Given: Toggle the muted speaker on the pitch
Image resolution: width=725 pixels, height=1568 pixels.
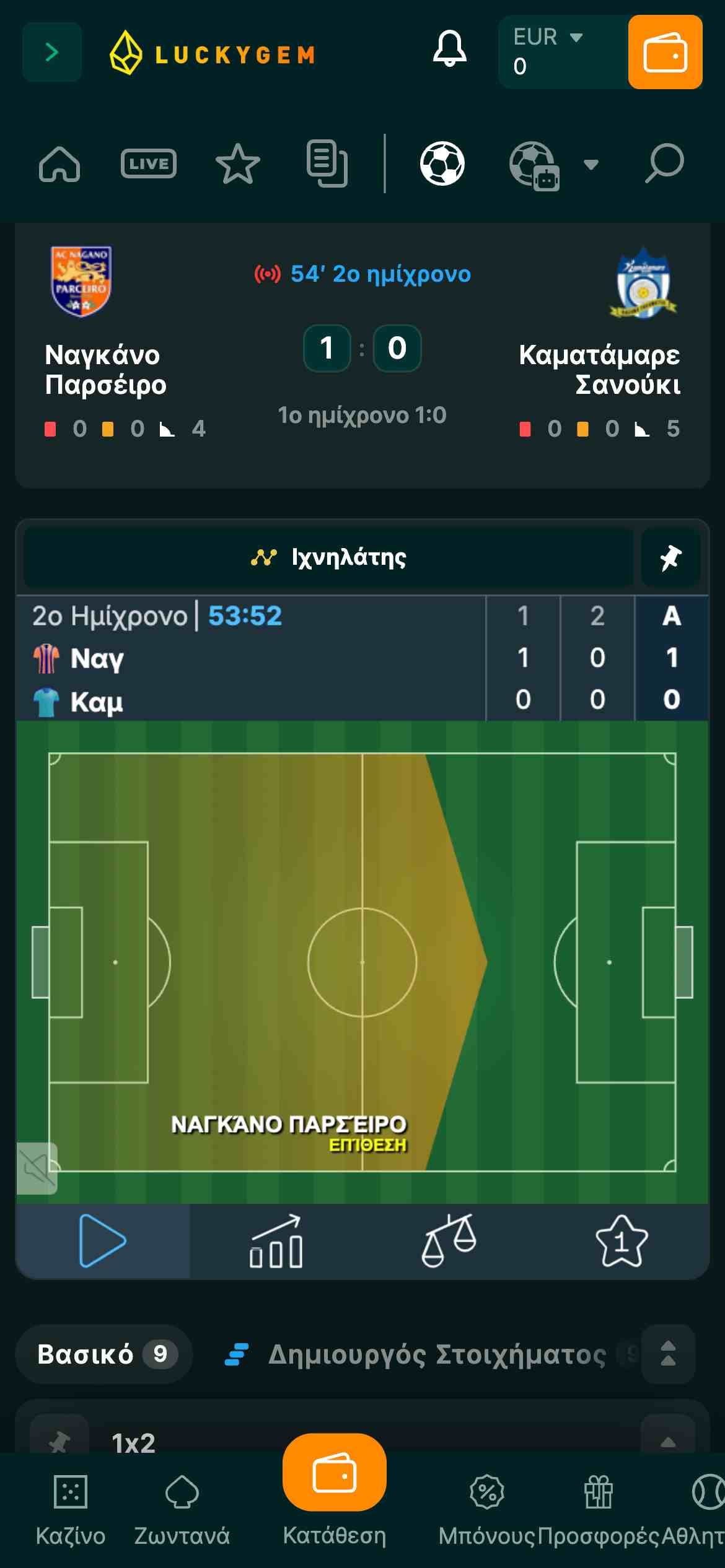Looking at the screenshot, I should point(37,1168).
